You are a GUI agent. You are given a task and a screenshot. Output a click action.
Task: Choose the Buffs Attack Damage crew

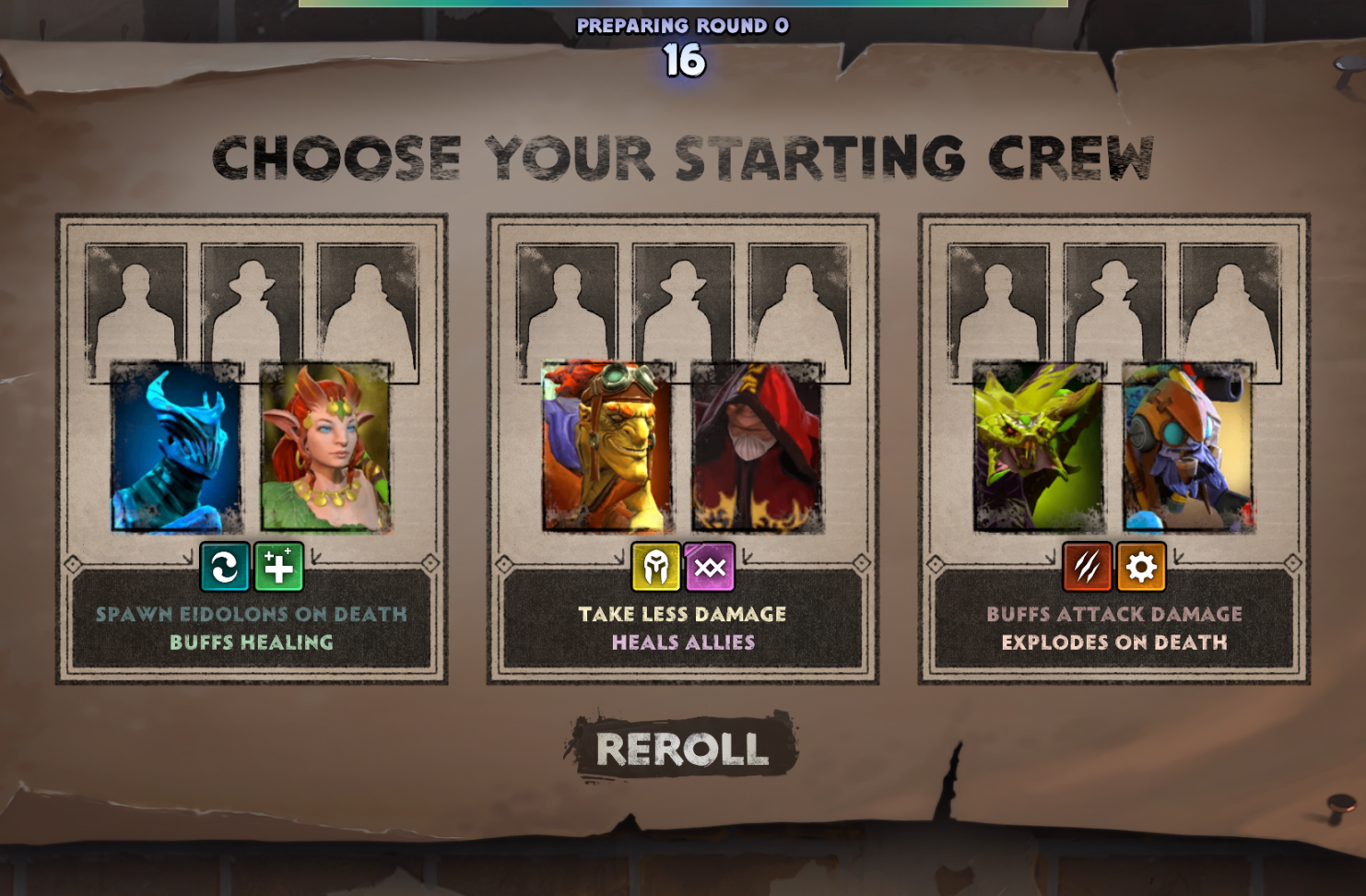click(1114, 627)
